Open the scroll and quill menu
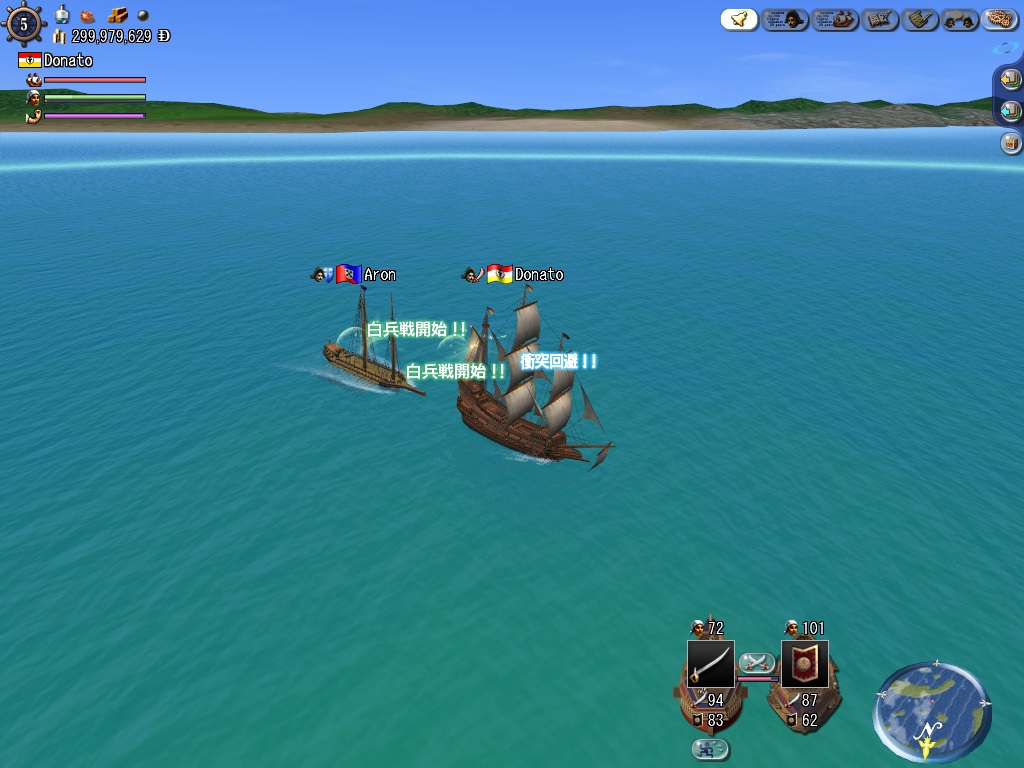The image size is (1024, 768). click(919, 19)
